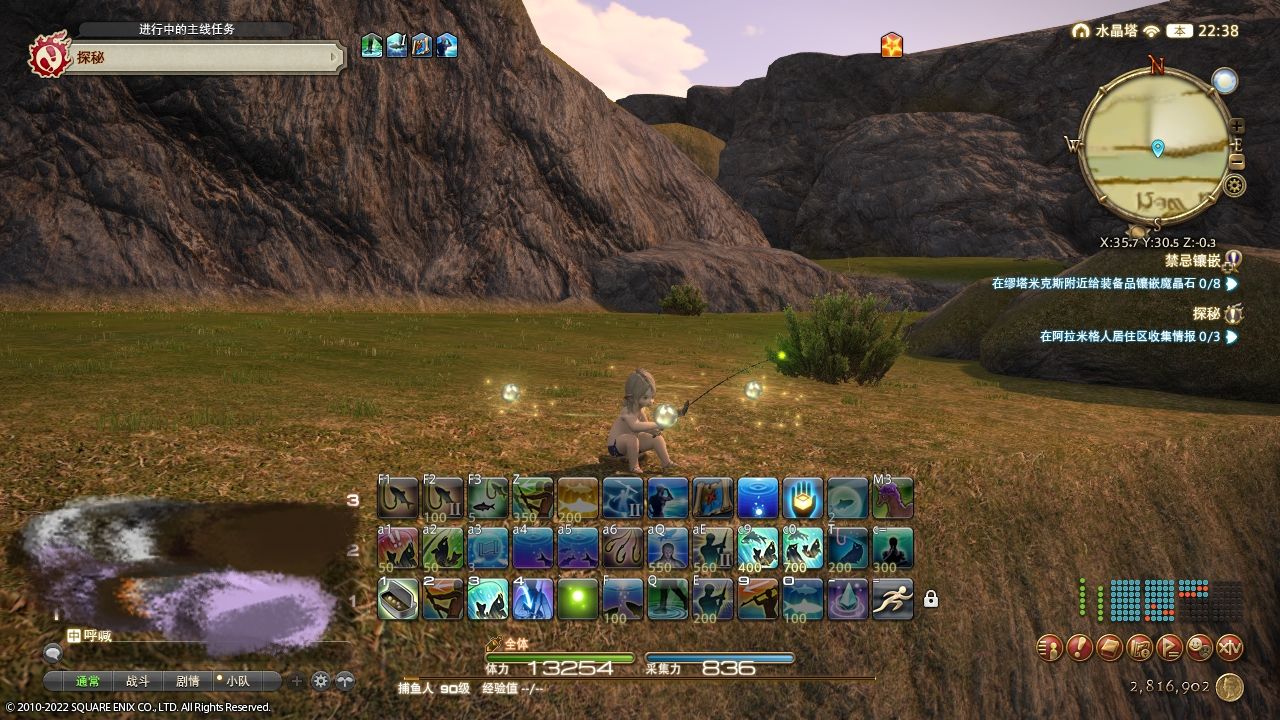Open the social smiley faces menu
1280x720 pixels.
coord(1199,648)
